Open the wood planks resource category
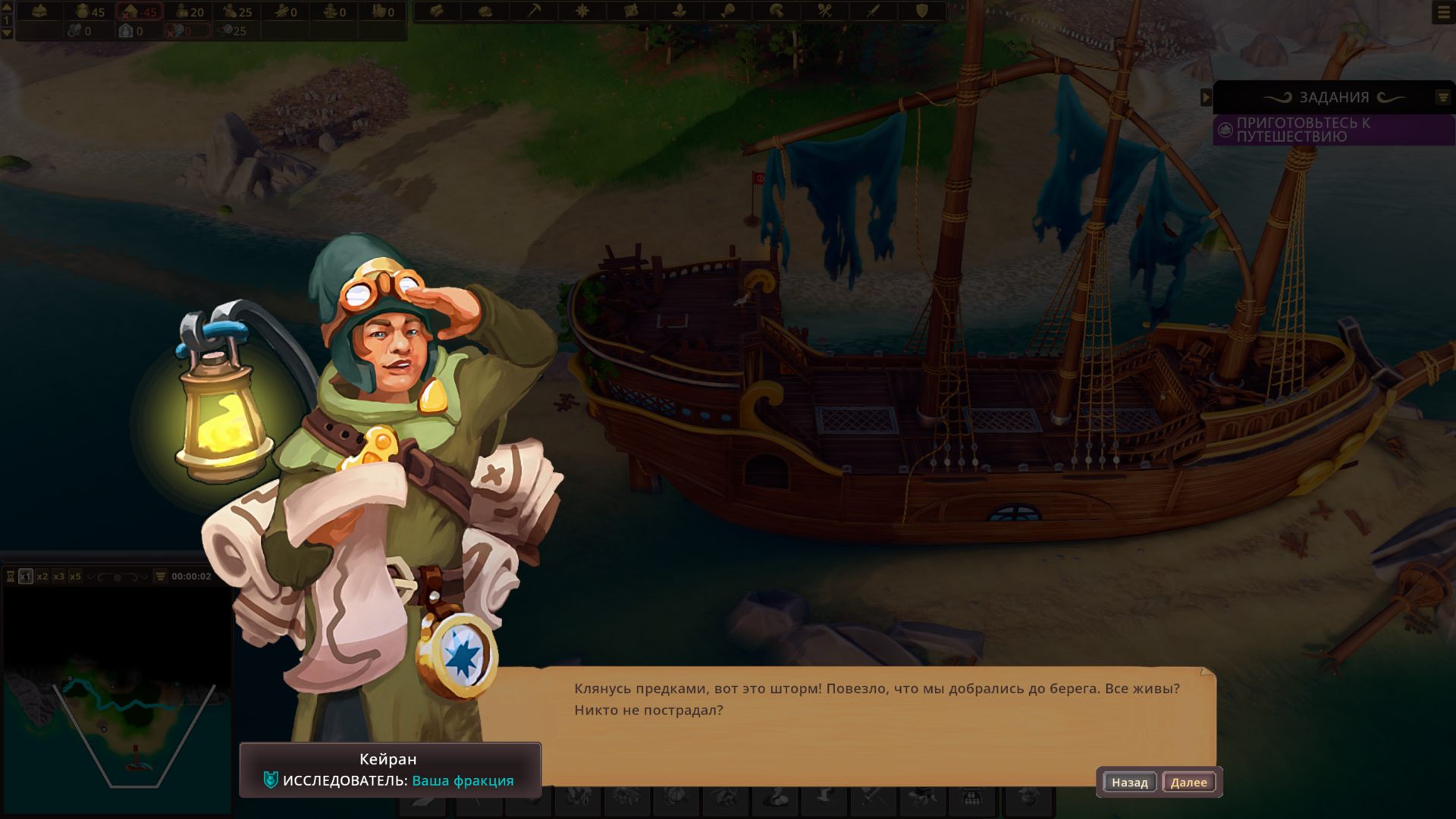 tap(437, 11)
